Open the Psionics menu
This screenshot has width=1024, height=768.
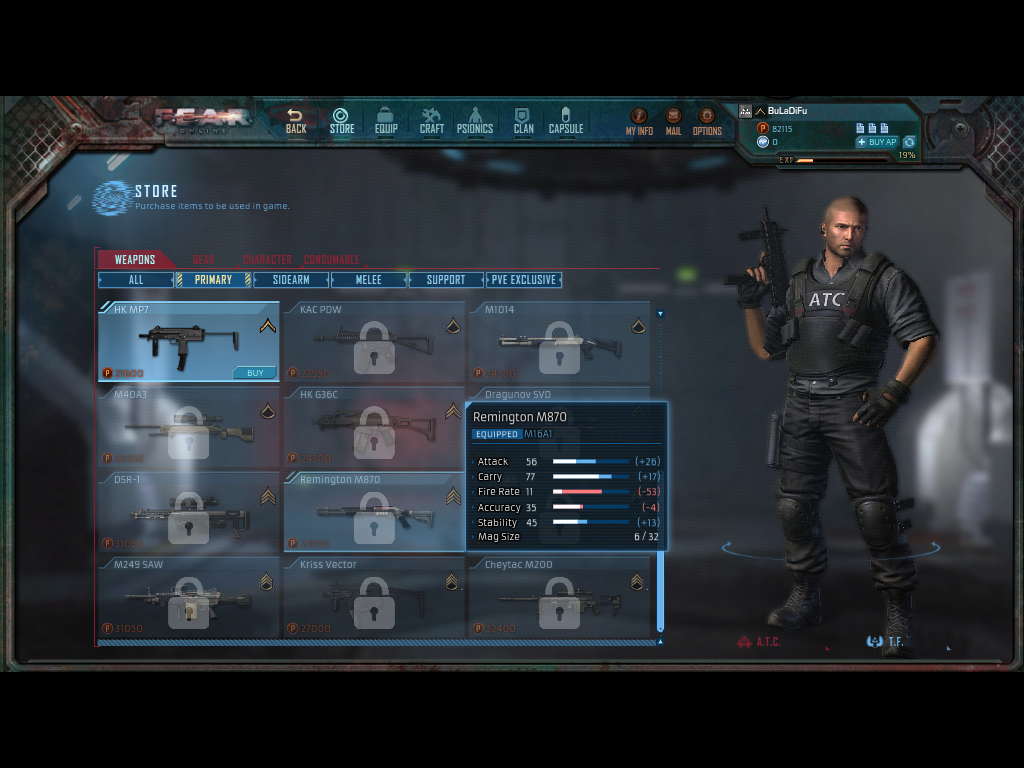(x=475, y=121)
